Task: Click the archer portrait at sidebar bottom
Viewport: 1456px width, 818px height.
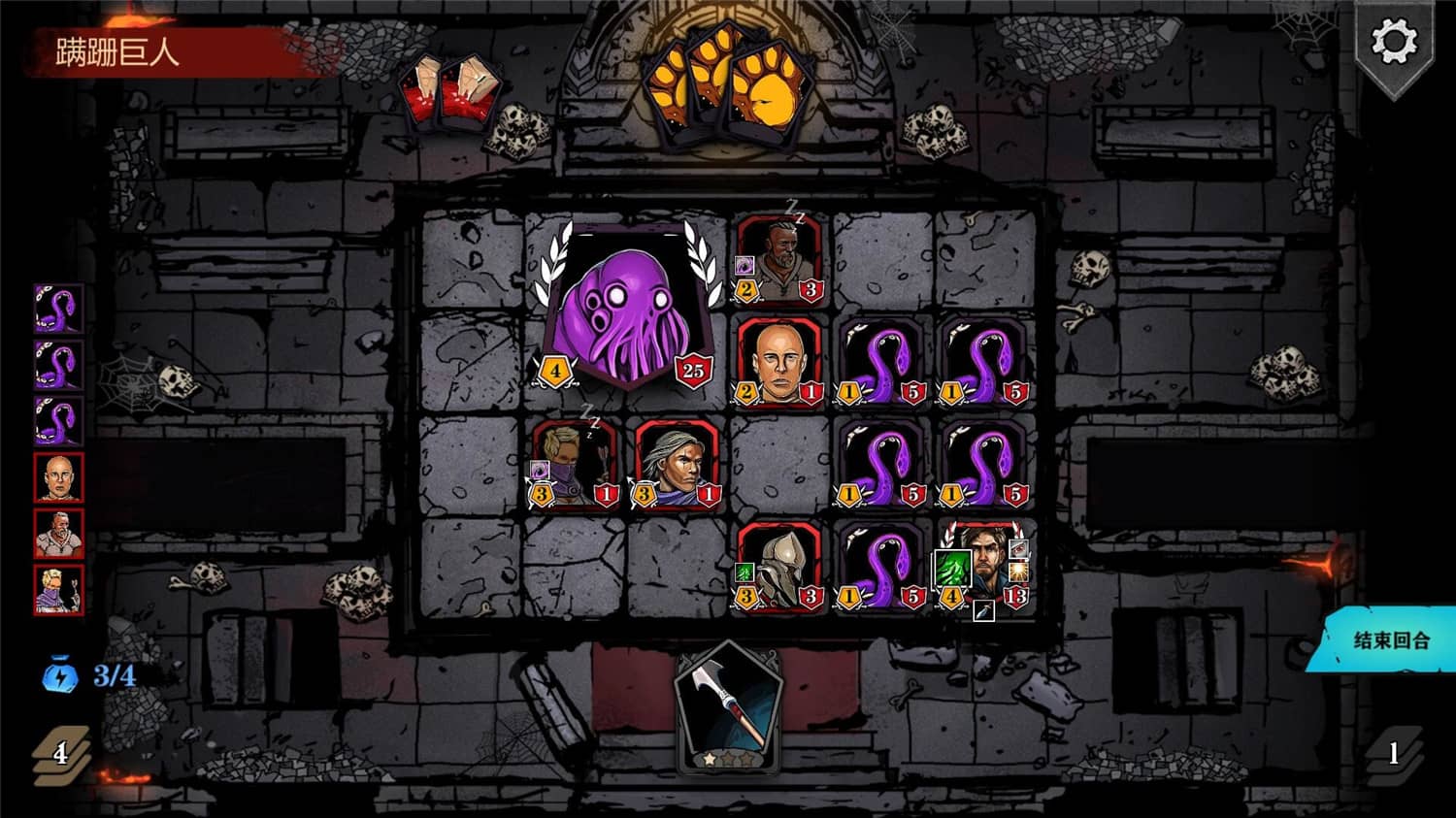Action: point(59,590)
